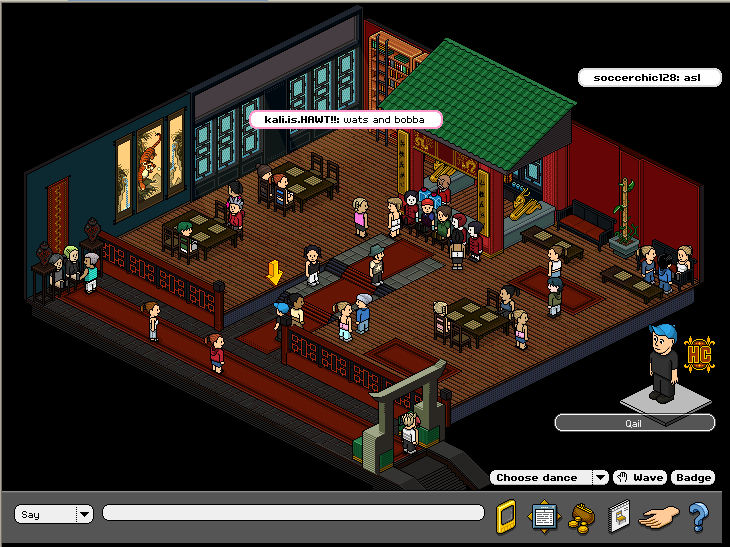Select the Qail avatar name label

tap(635, 423)
